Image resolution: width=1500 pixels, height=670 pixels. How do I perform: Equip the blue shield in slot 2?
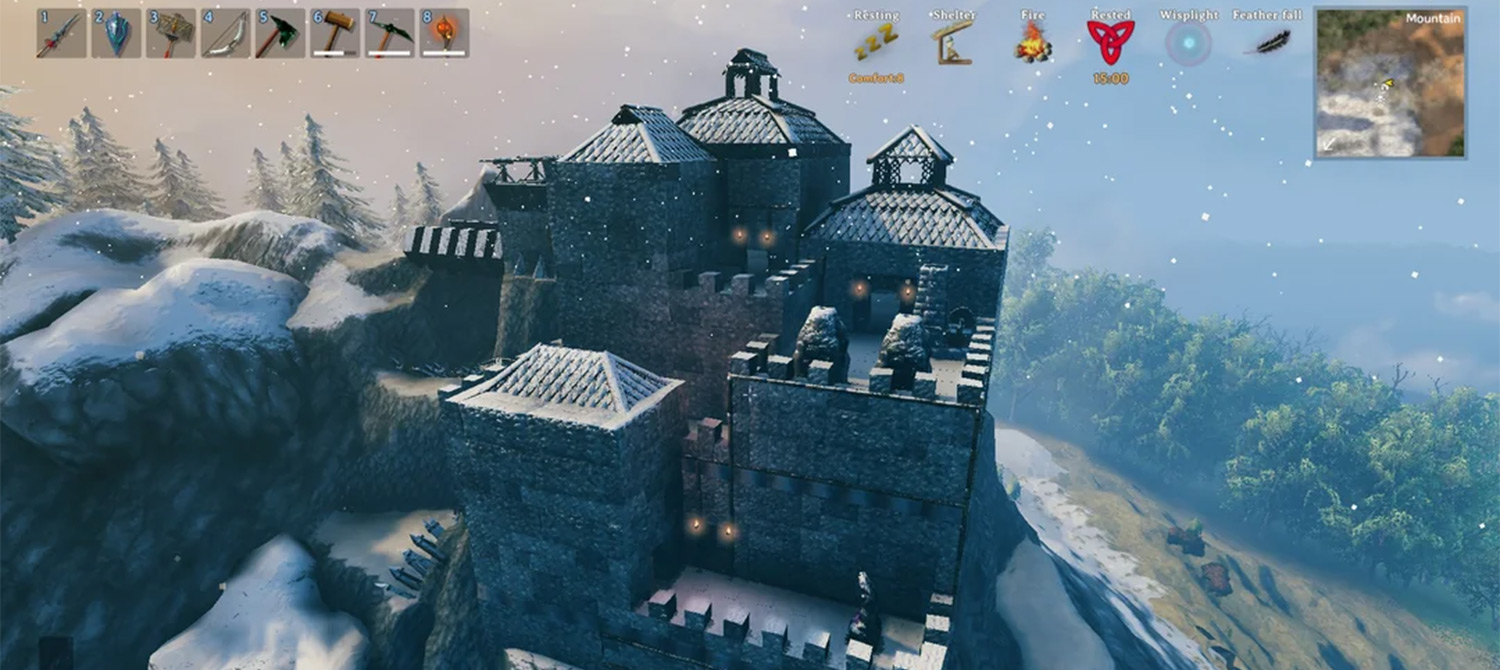coord(116,34)
